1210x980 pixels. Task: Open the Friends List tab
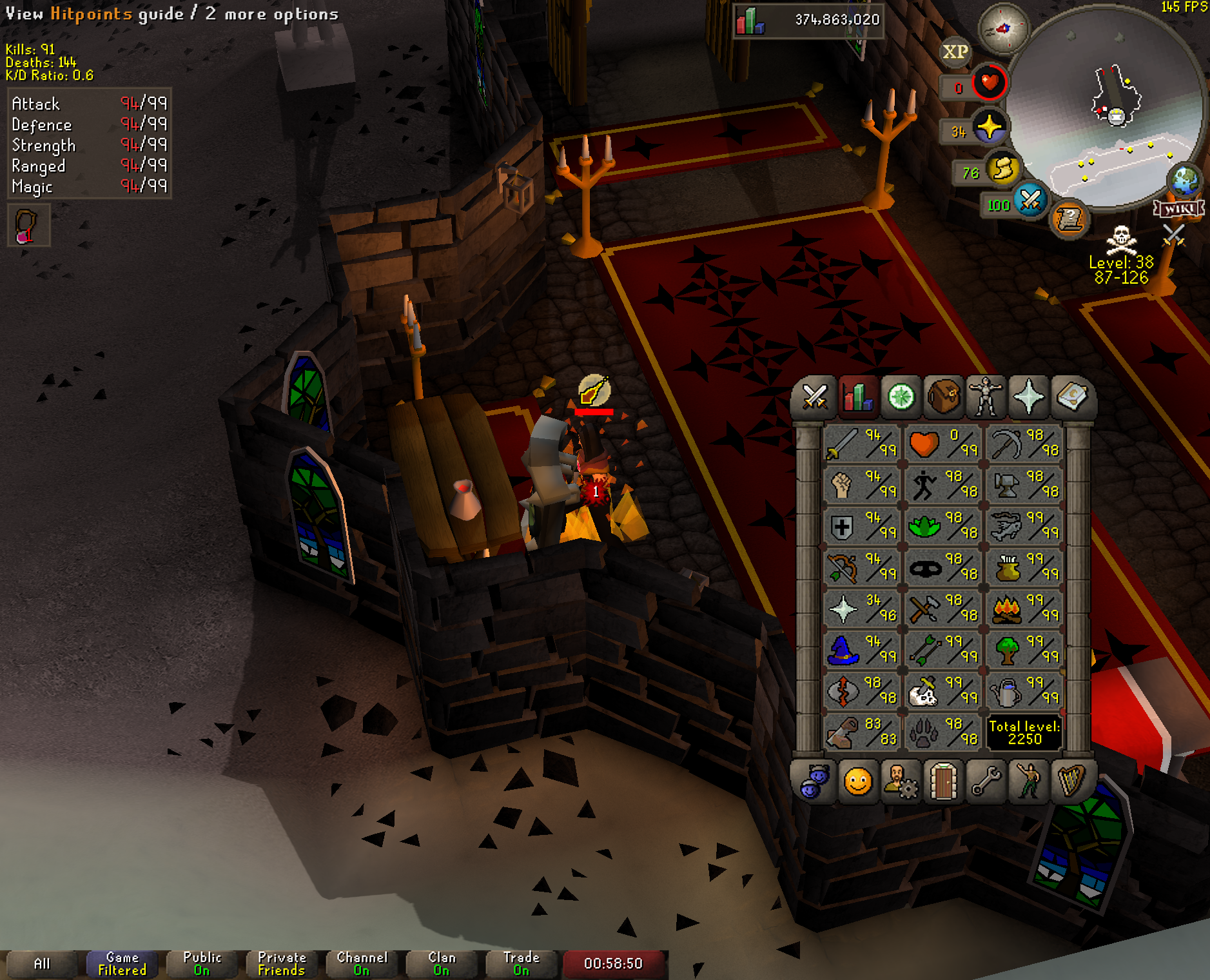(x=858, y=782)
